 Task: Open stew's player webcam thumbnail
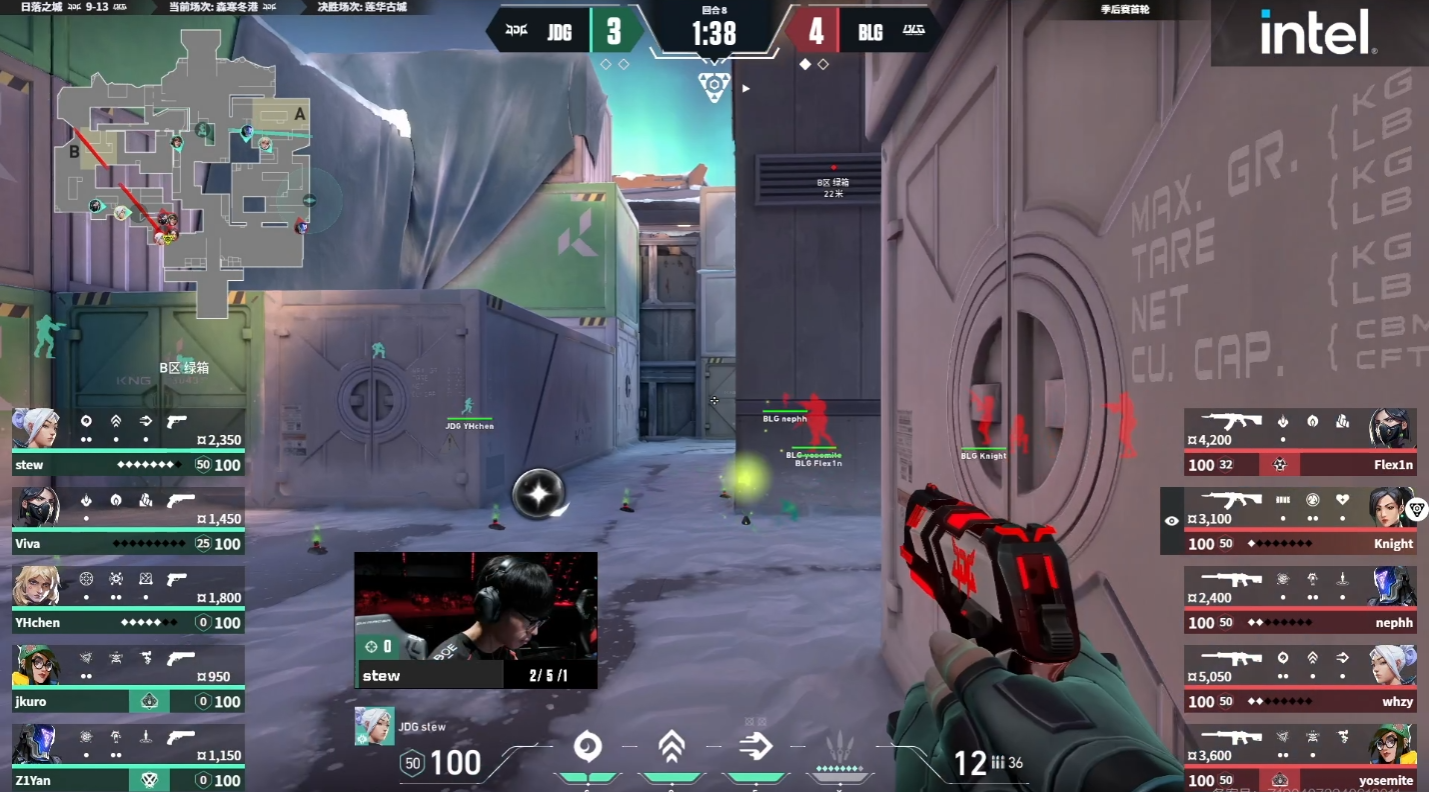click(x=476, y=620)
